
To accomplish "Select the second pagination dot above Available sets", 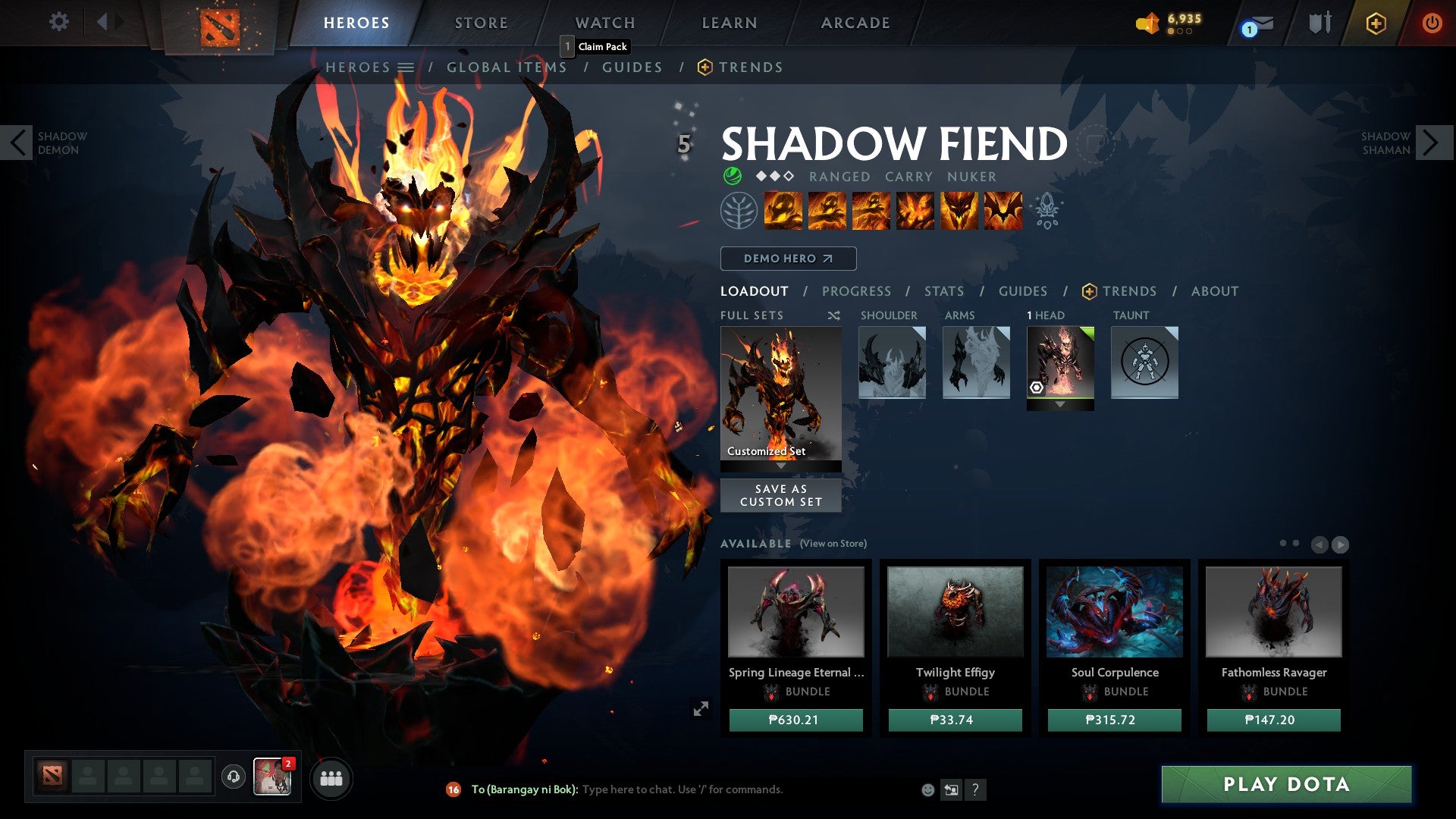I will coord(1296,543).
